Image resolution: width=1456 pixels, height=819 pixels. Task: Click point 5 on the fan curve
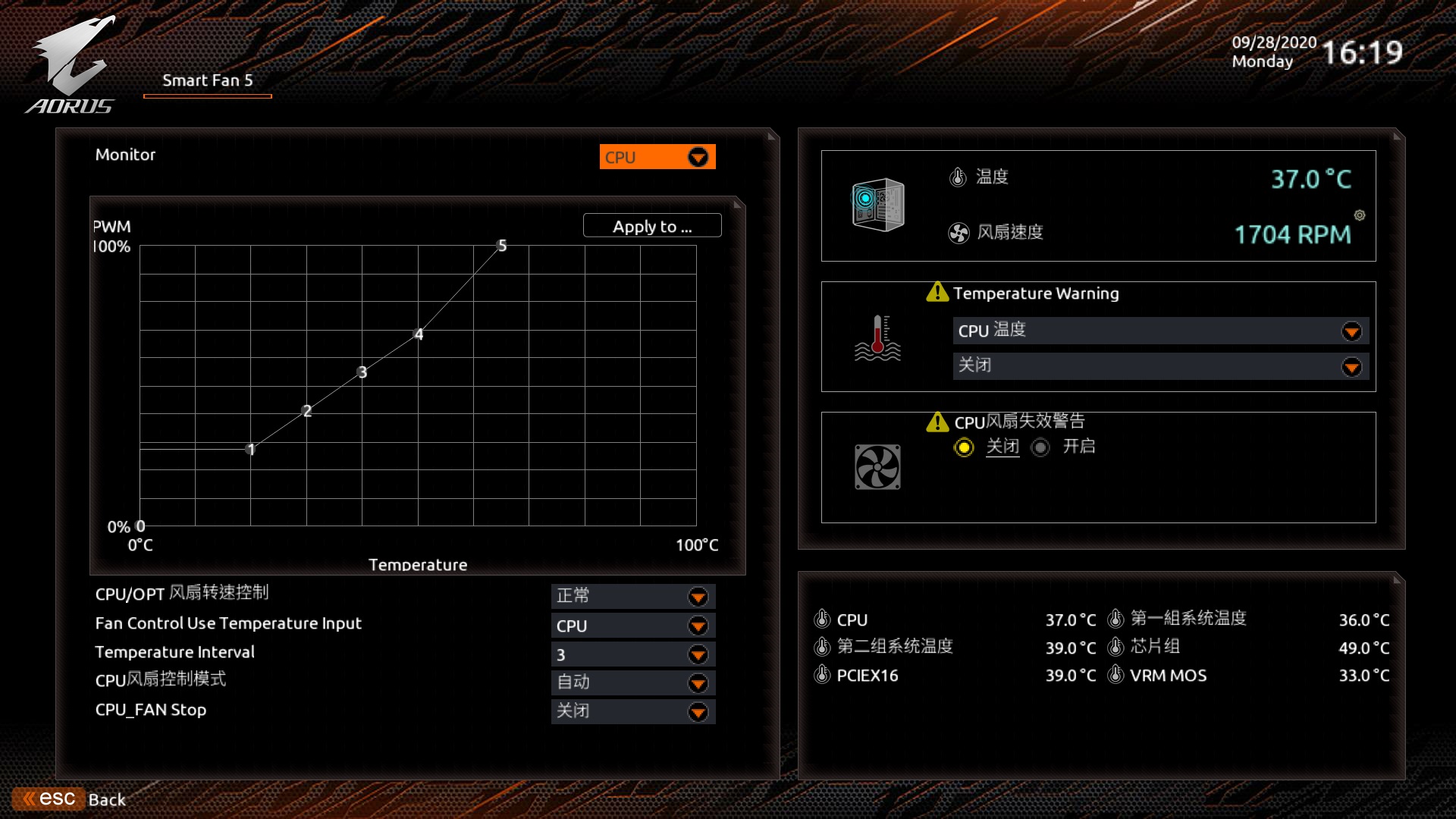point(500,246)
